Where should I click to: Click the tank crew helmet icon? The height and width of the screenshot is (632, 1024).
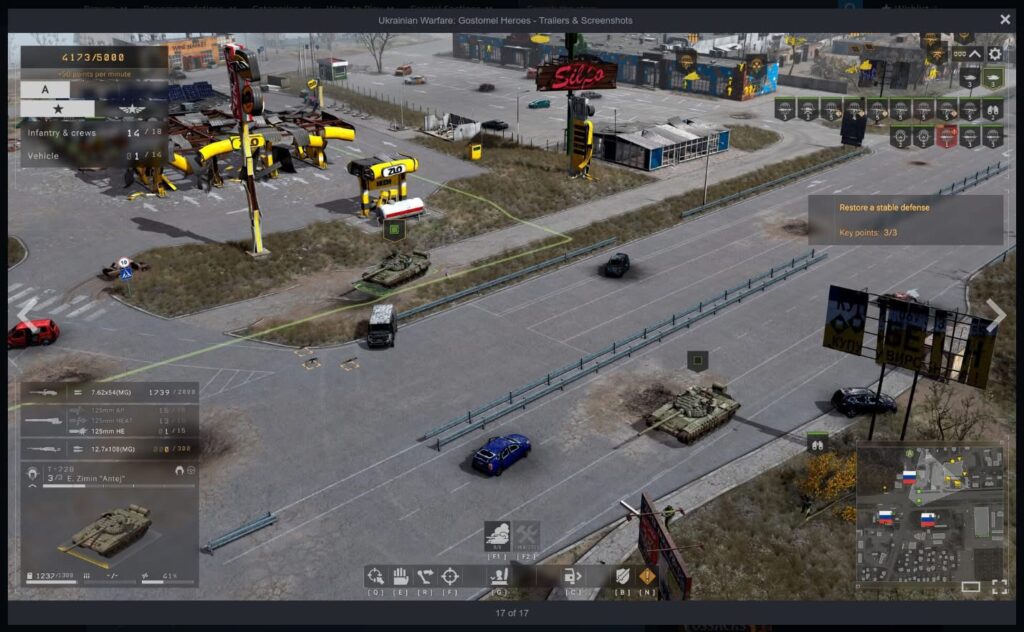click(33, 471)
